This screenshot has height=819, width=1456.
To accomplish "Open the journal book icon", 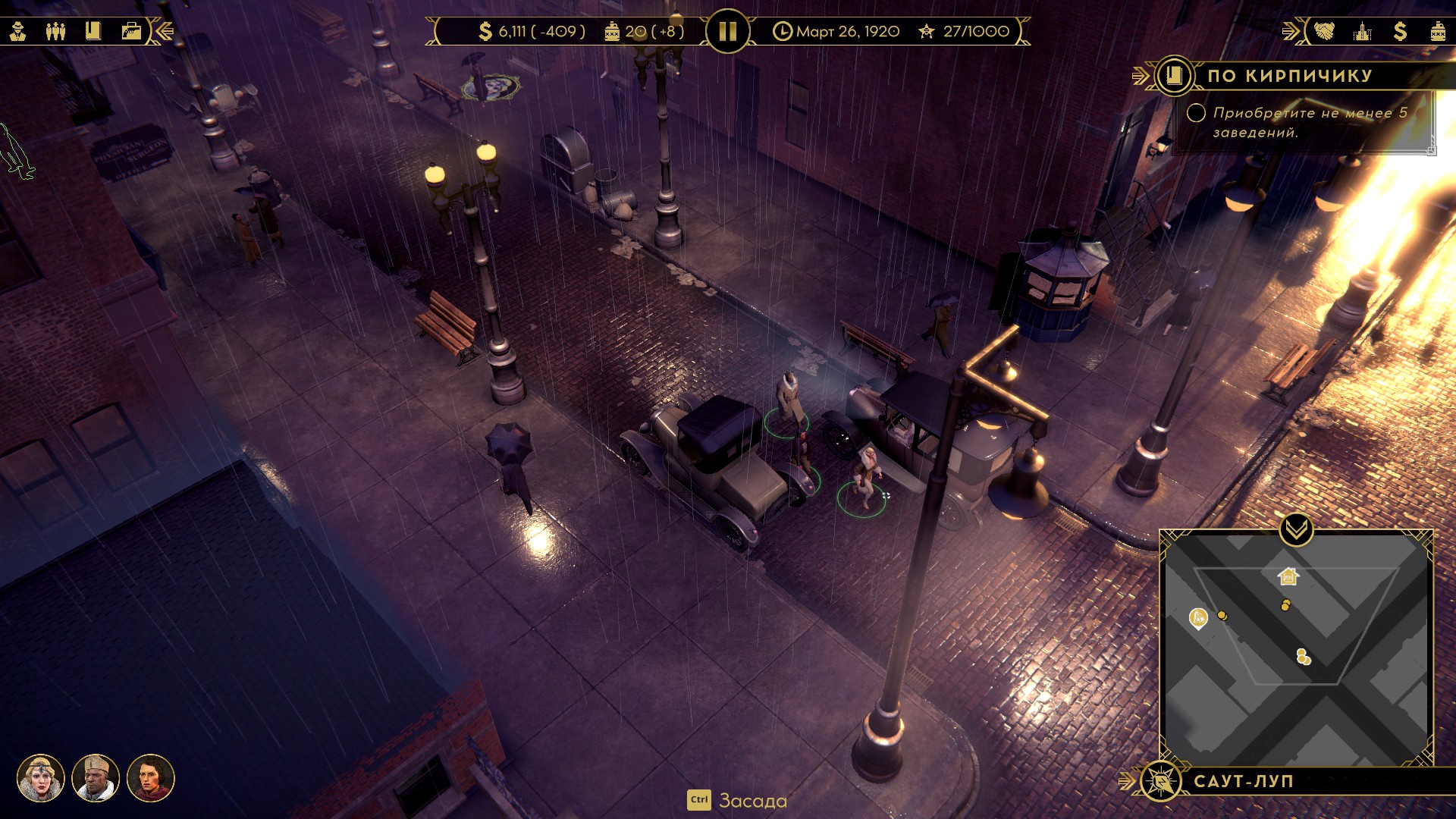I will pyautogui.click(x=93, y=31).
